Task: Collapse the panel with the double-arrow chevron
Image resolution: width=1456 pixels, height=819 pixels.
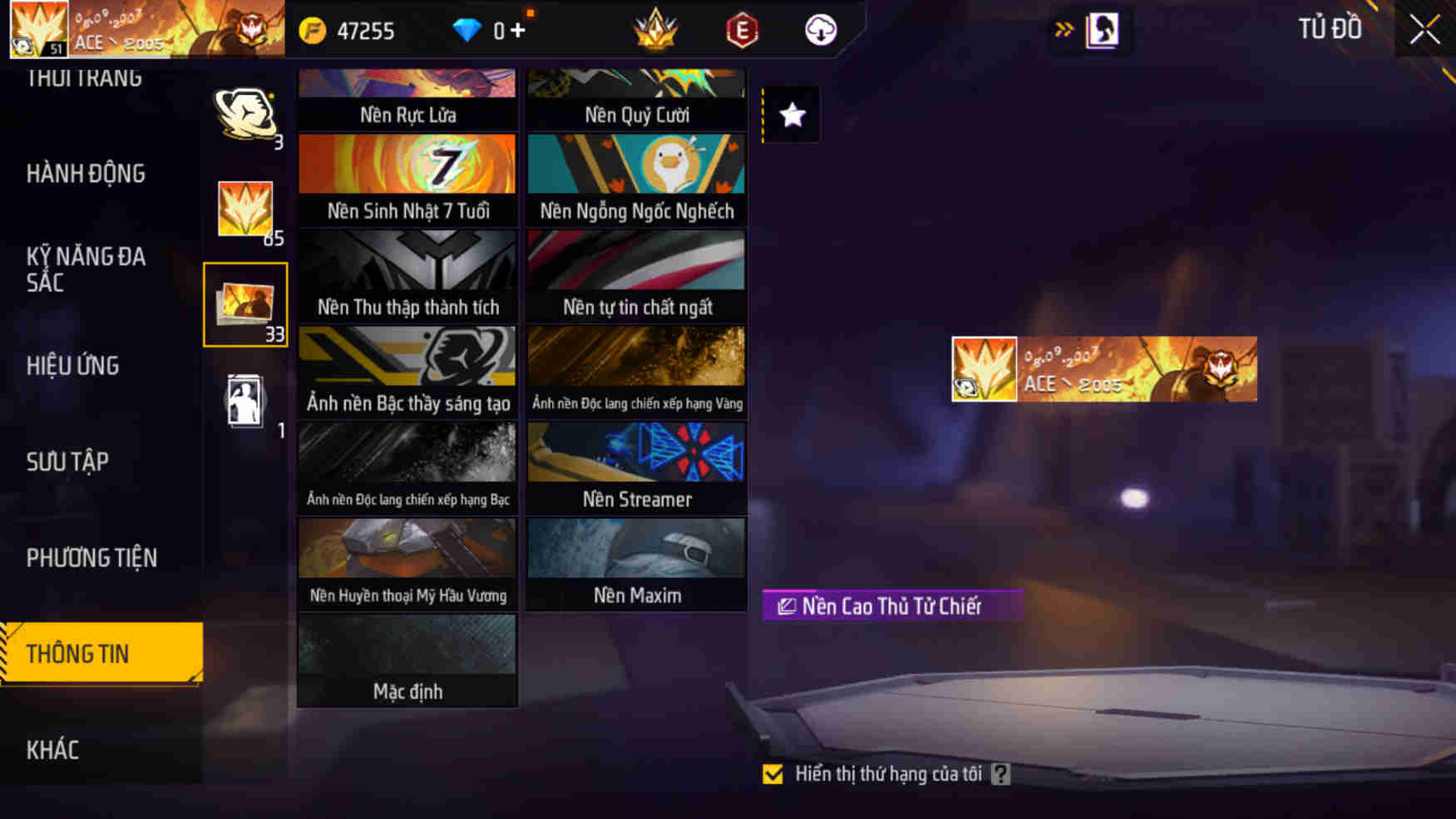Action: (1065, 27)
